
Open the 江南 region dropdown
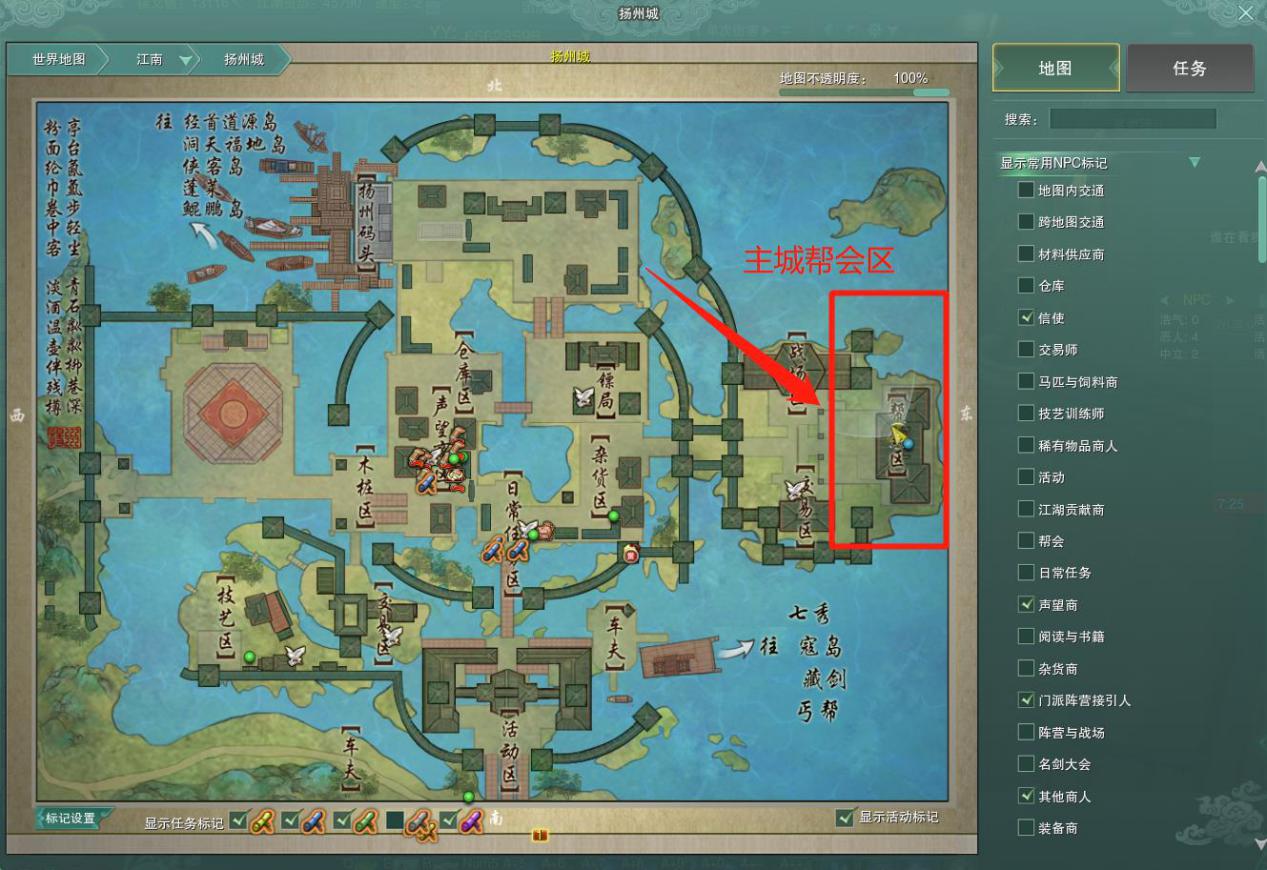click(x=186, y=60)
